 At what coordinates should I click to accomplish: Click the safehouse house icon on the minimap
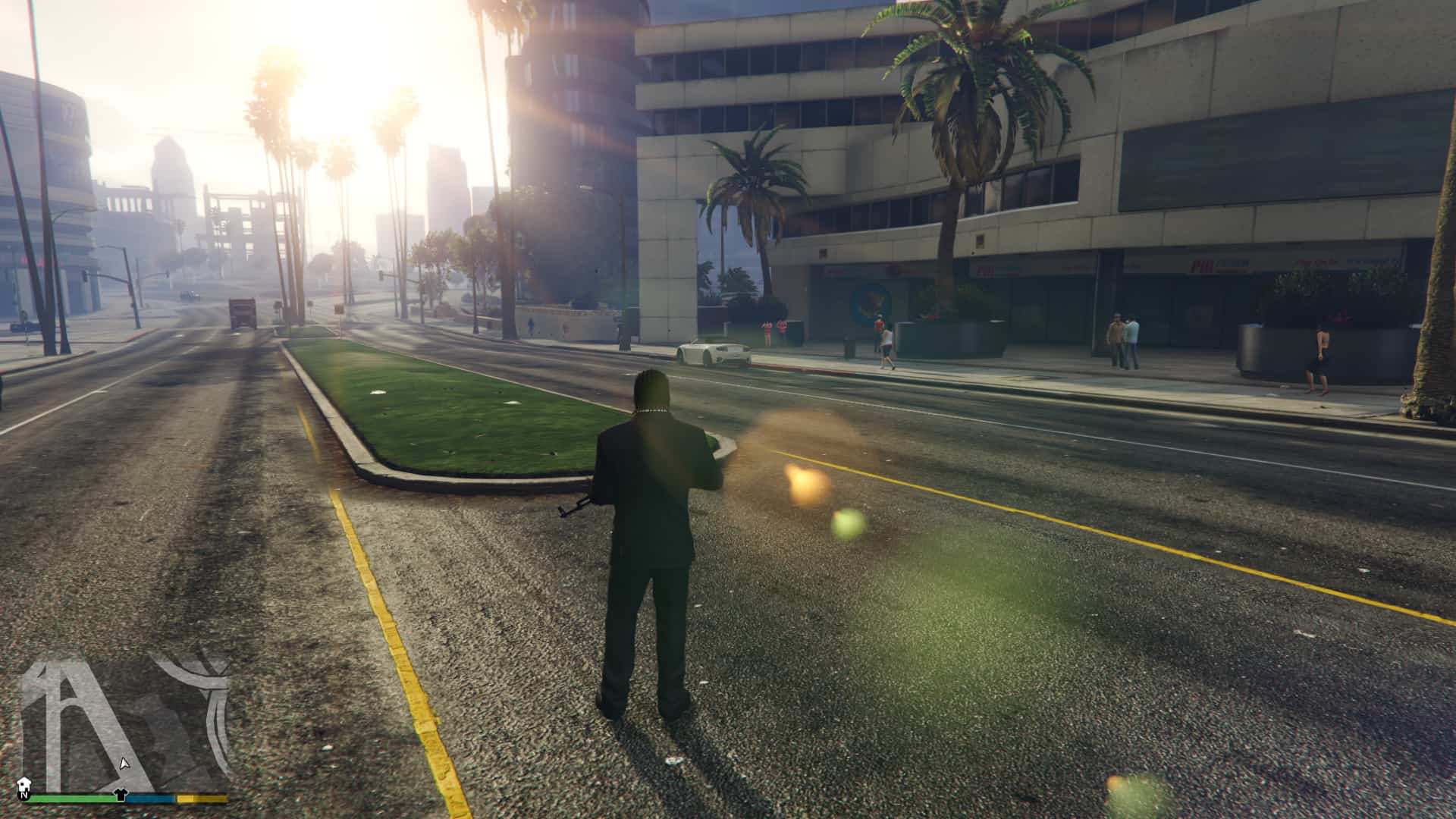(24, 782)
